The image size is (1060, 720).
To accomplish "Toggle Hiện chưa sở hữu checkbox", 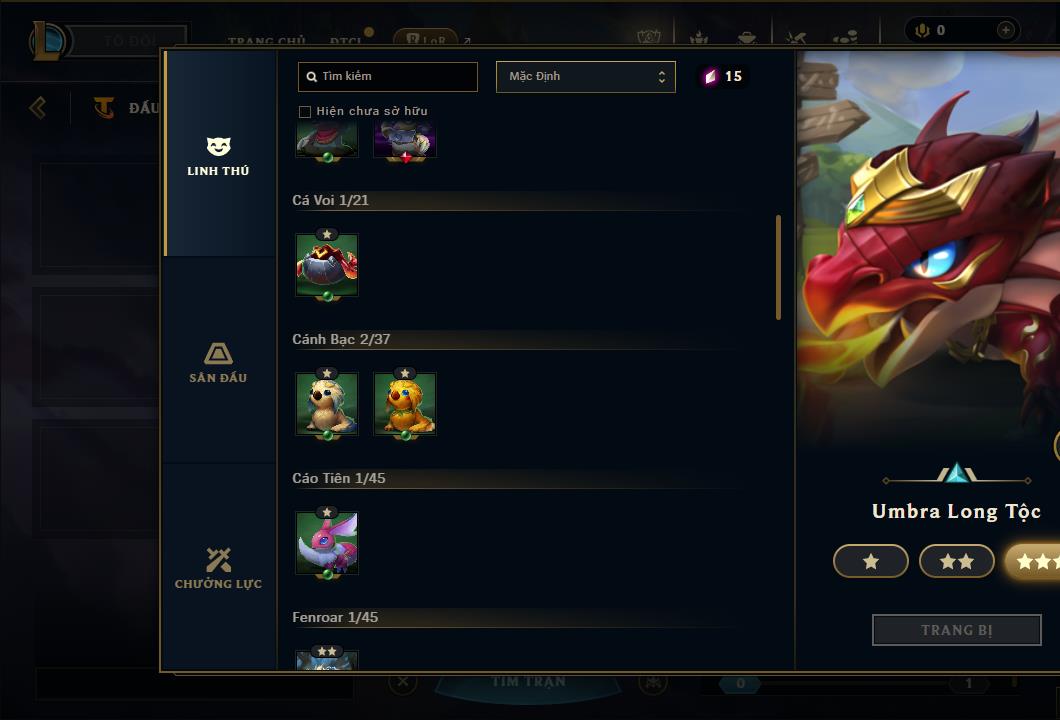I will tap(305, 111).
